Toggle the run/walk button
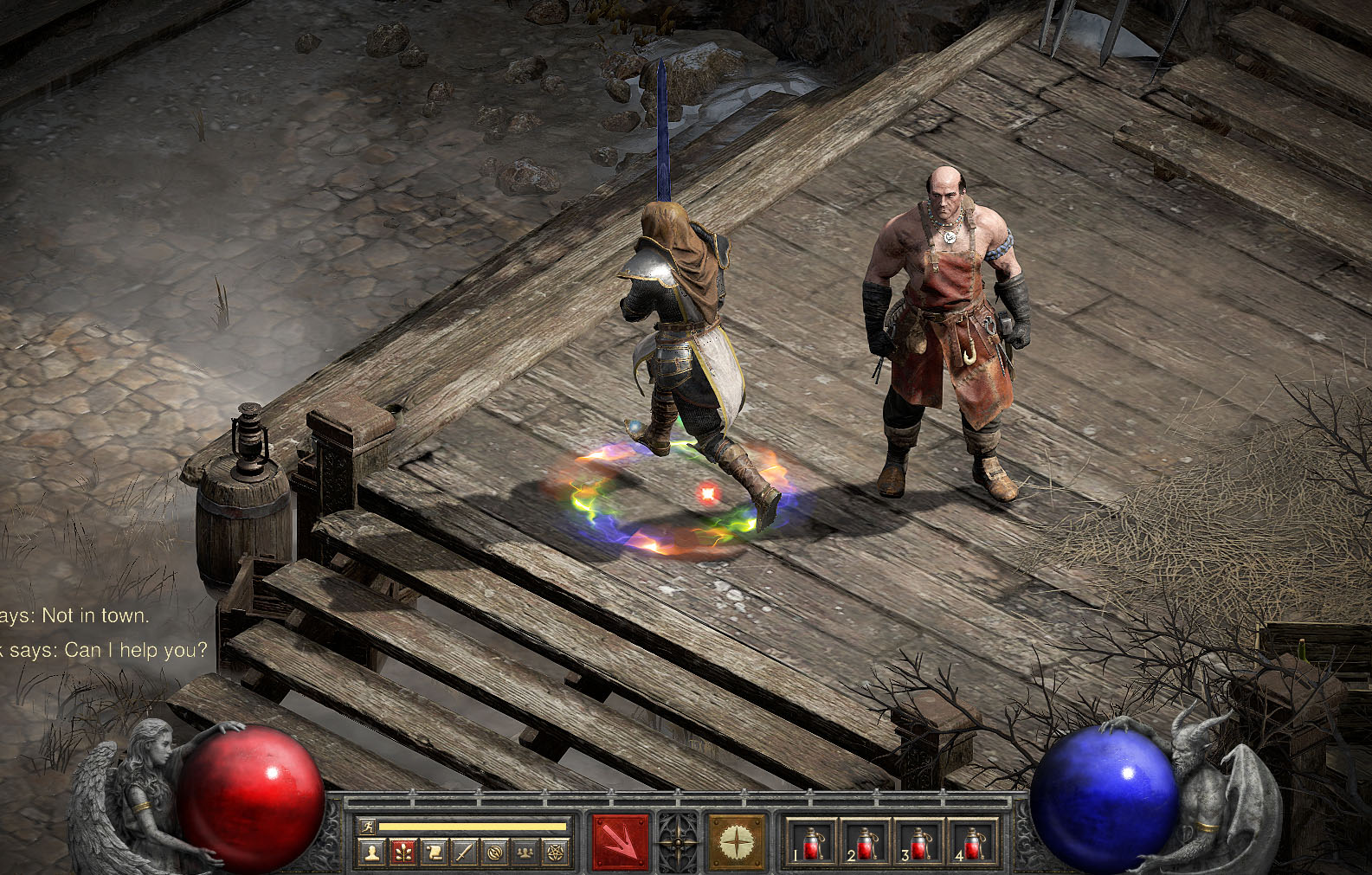Screen dimensions: 1372x875 click(368, 827)
